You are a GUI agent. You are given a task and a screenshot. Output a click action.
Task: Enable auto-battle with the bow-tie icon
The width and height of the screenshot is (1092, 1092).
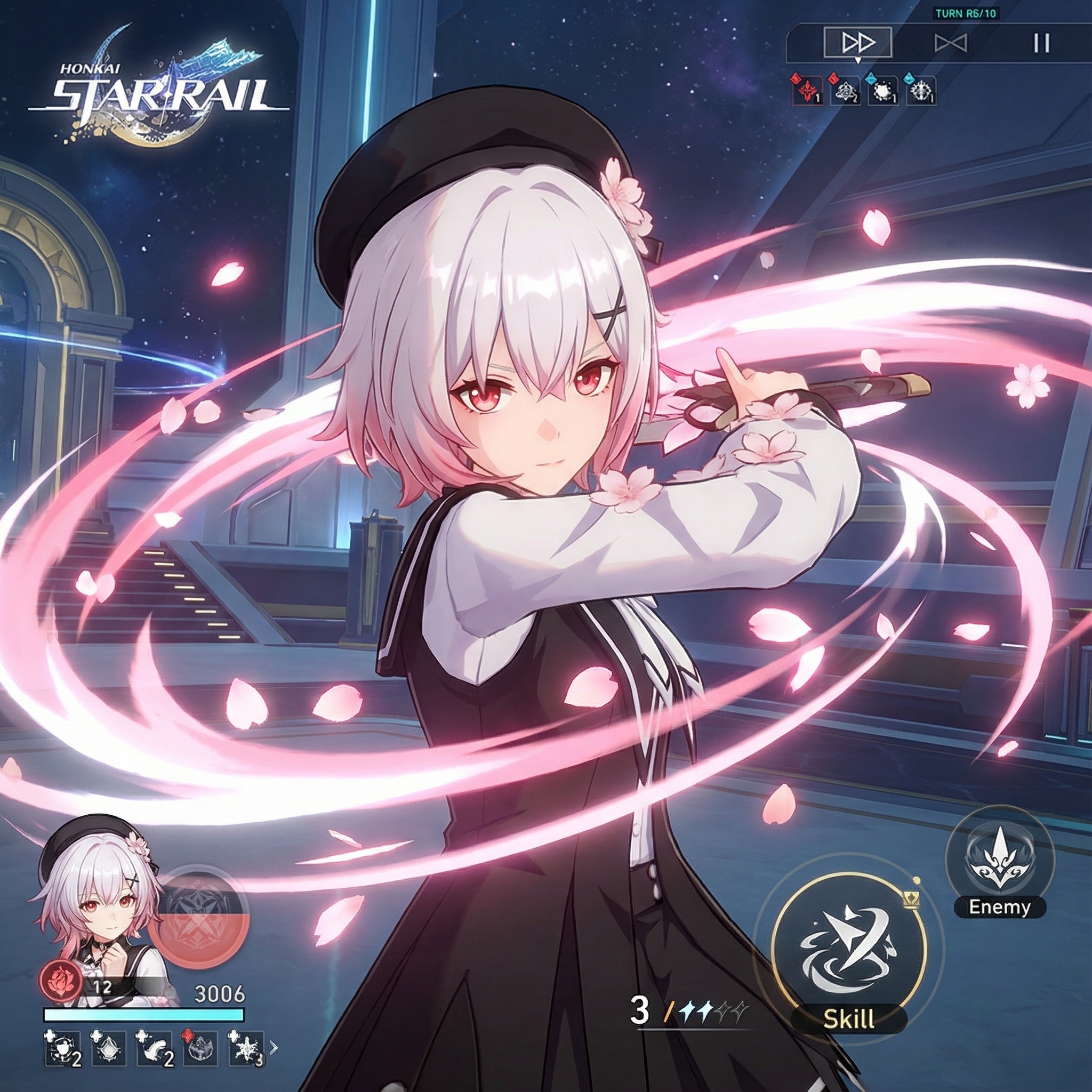click(950, 43)
